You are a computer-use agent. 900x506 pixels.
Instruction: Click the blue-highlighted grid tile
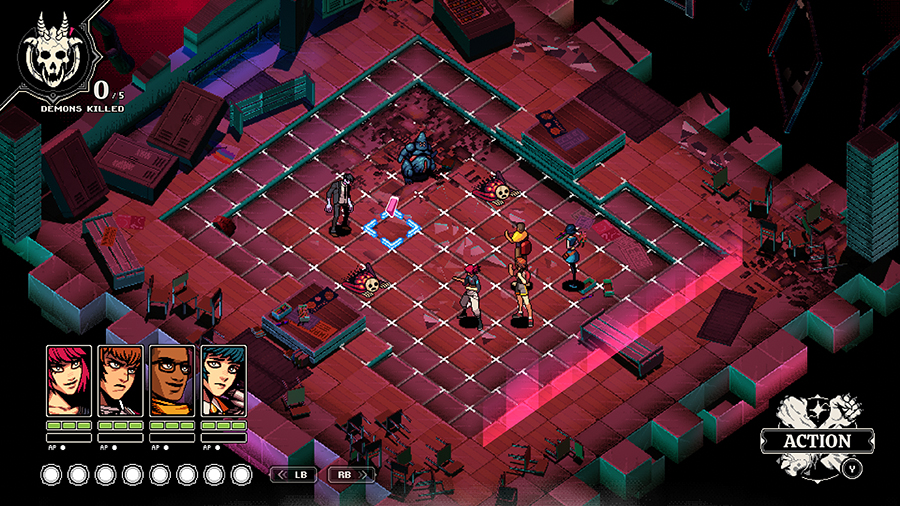coord(391,230)
